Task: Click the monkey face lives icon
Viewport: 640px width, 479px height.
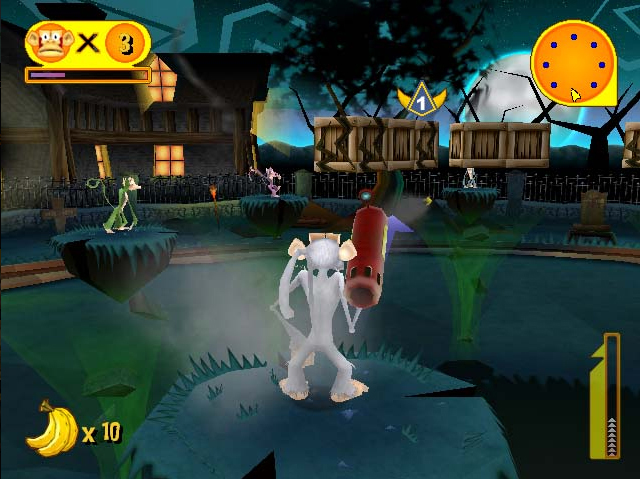Action: pos(46,43)
